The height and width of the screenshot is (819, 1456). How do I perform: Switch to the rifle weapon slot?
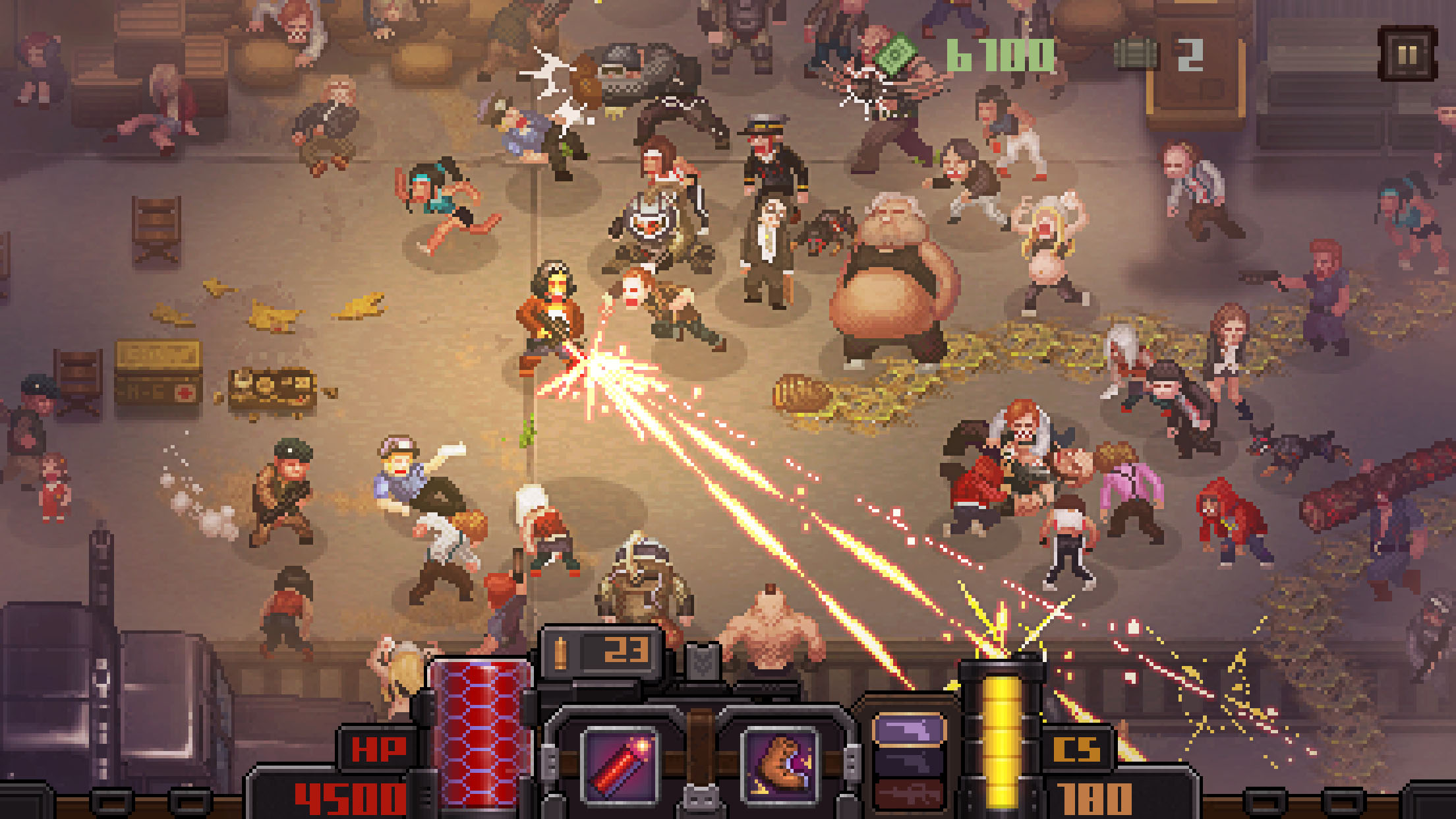[x=910, y=795]
